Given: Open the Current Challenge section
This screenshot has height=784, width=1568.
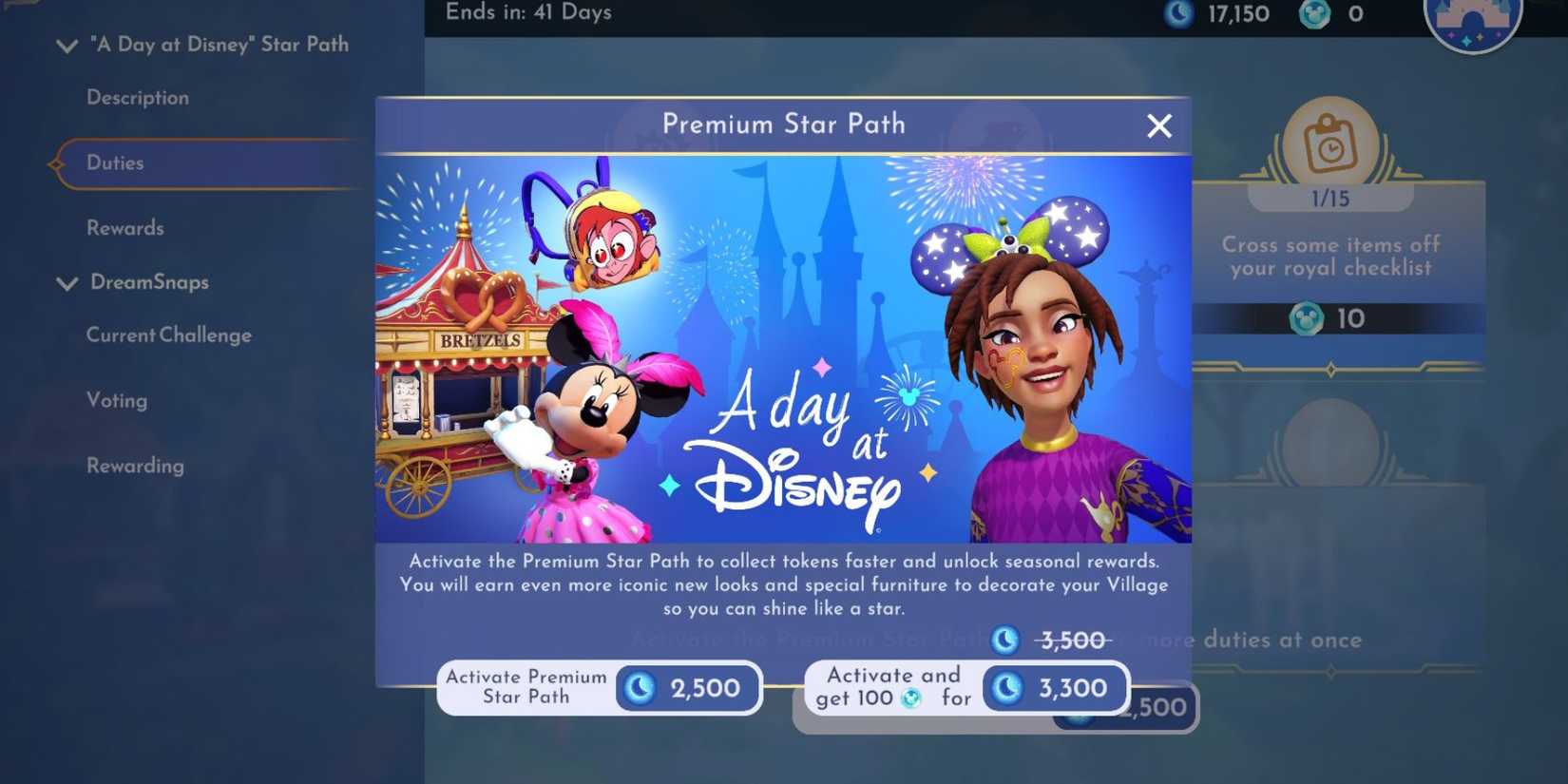Looking at the screenshot, I should (x=169, y=335).
